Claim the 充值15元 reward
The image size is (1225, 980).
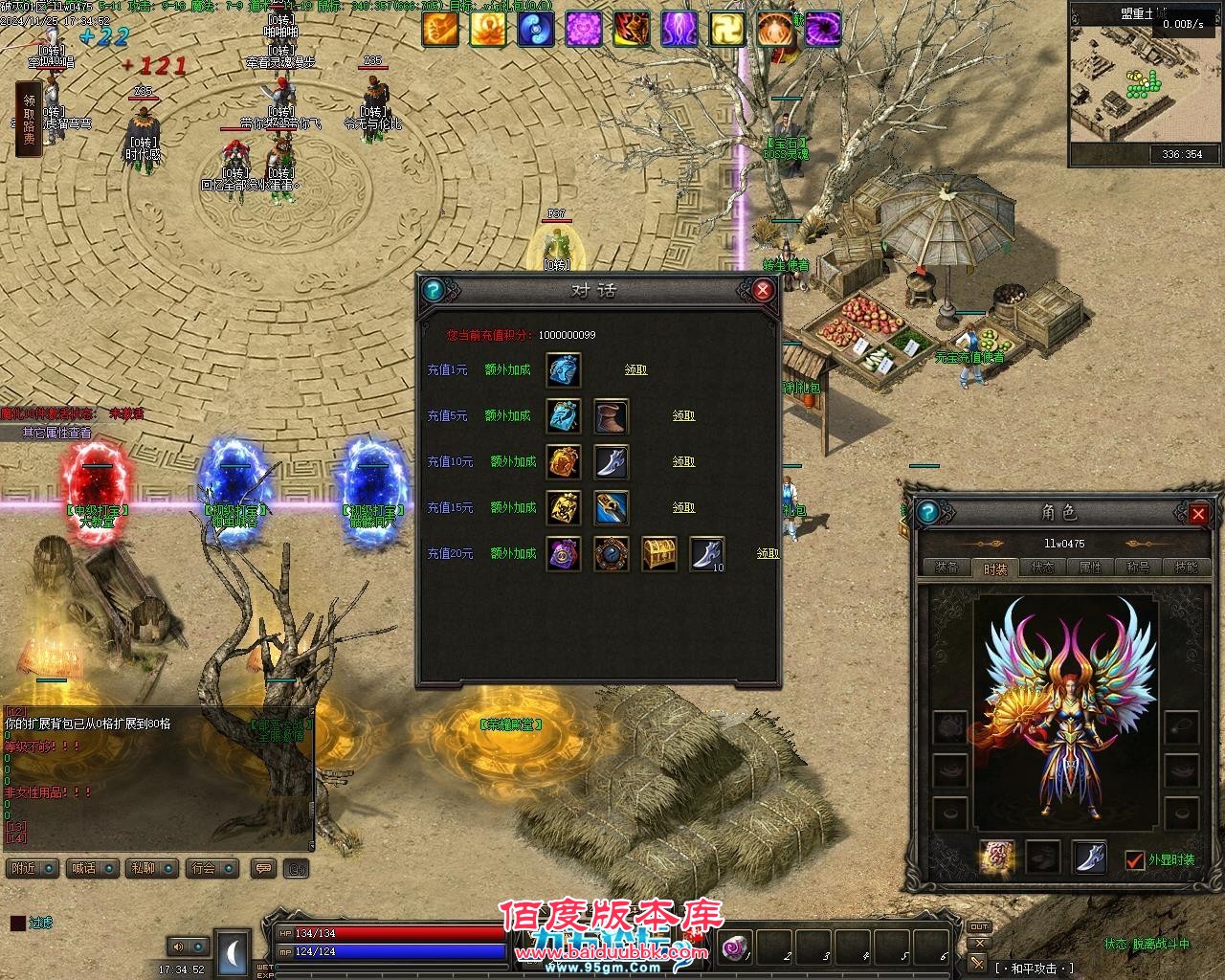pos(683,507)
